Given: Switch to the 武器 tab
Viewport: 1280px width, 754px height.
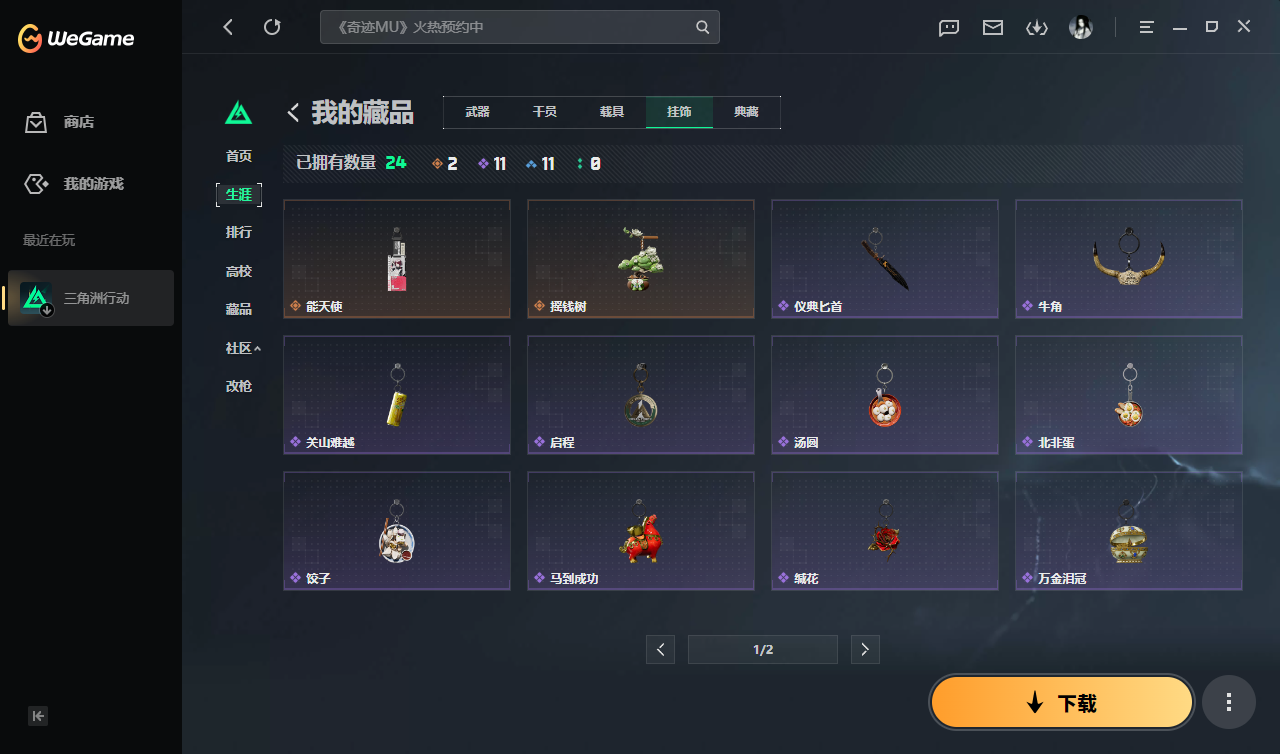Looking at the screenshot, I should pos(477,112).
